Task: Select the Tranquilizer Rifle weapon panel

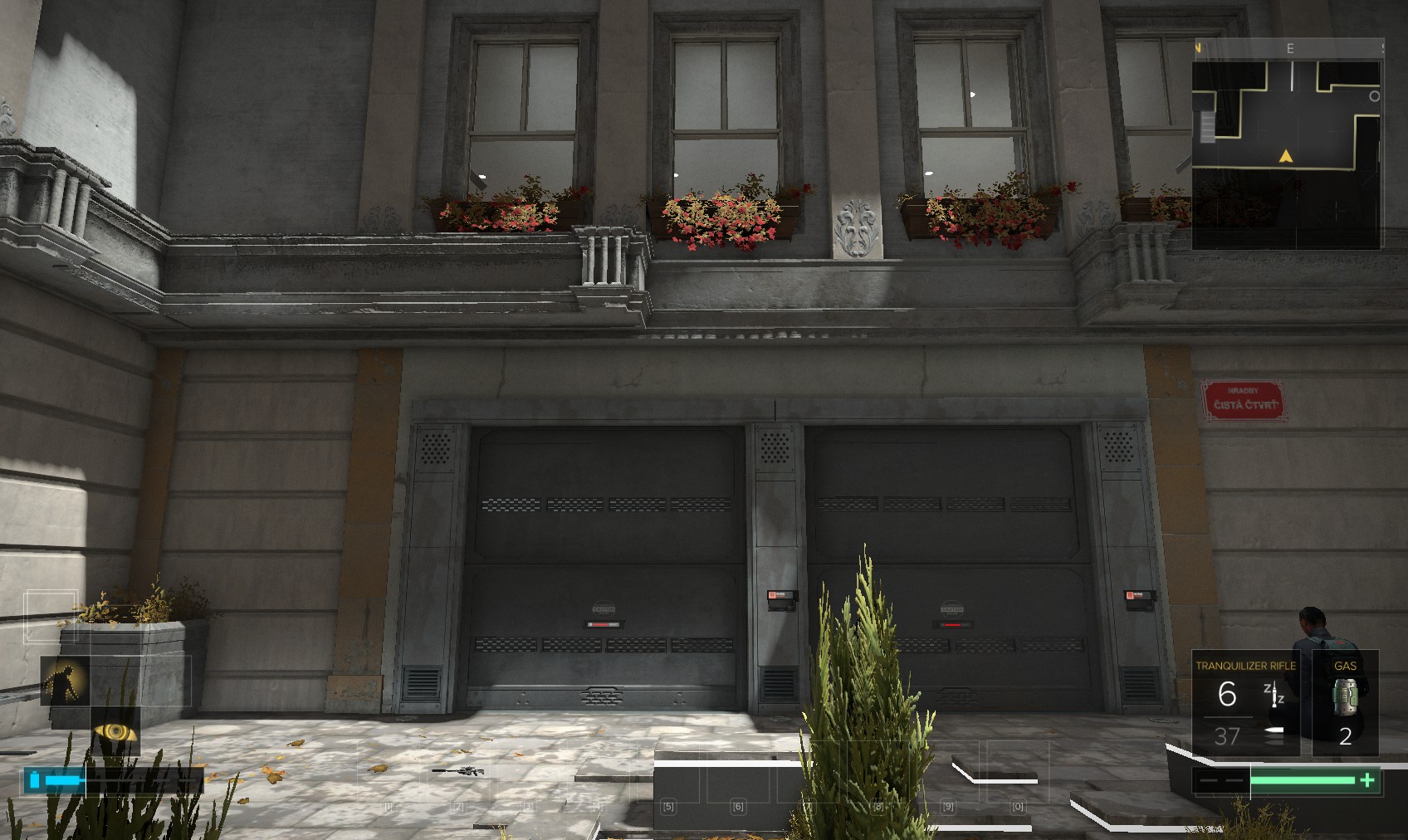Action: click(x=1244, y=702)
